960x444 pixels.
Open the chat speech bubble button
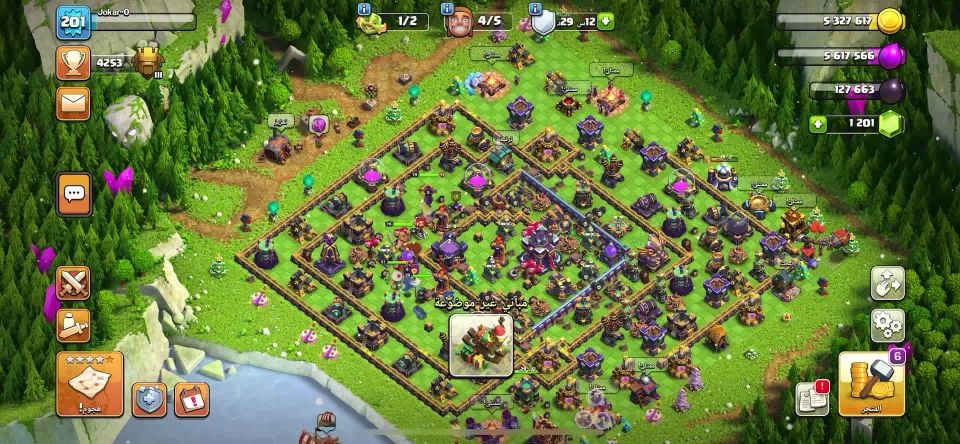[74, 193]
